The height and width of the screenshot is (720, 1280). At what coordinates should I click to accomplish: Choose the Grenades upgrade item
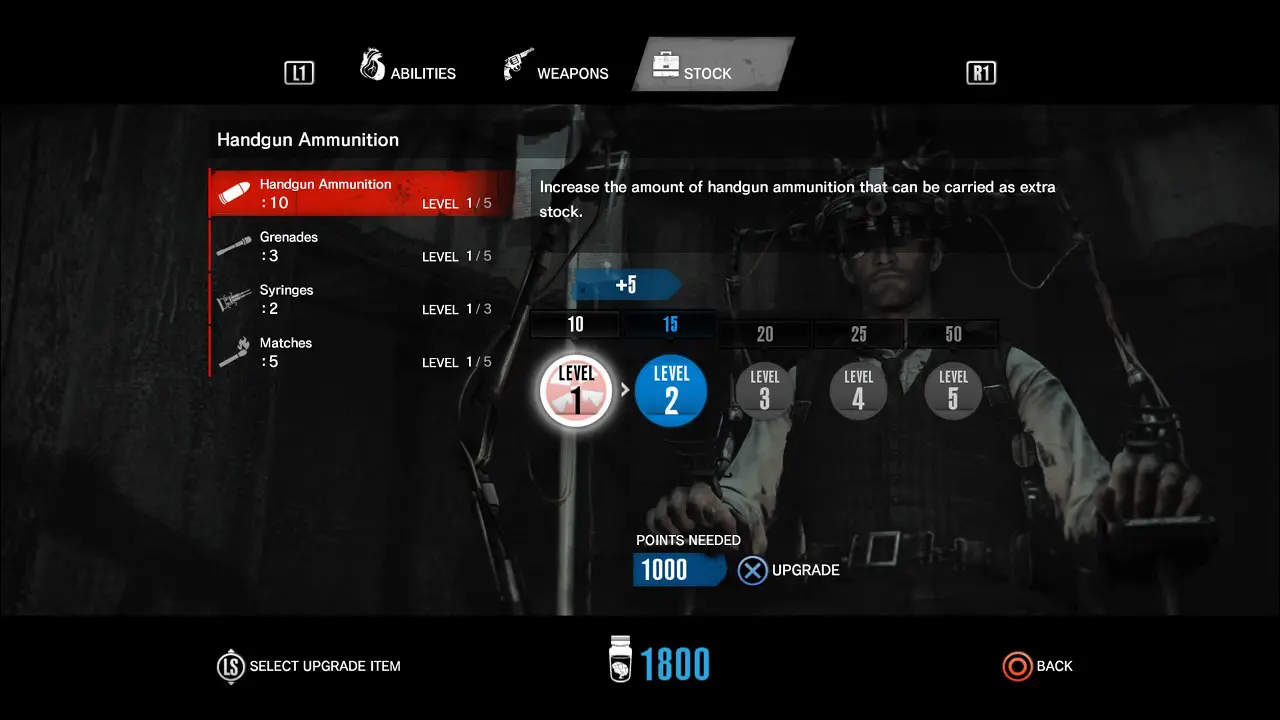coord(360,246)
